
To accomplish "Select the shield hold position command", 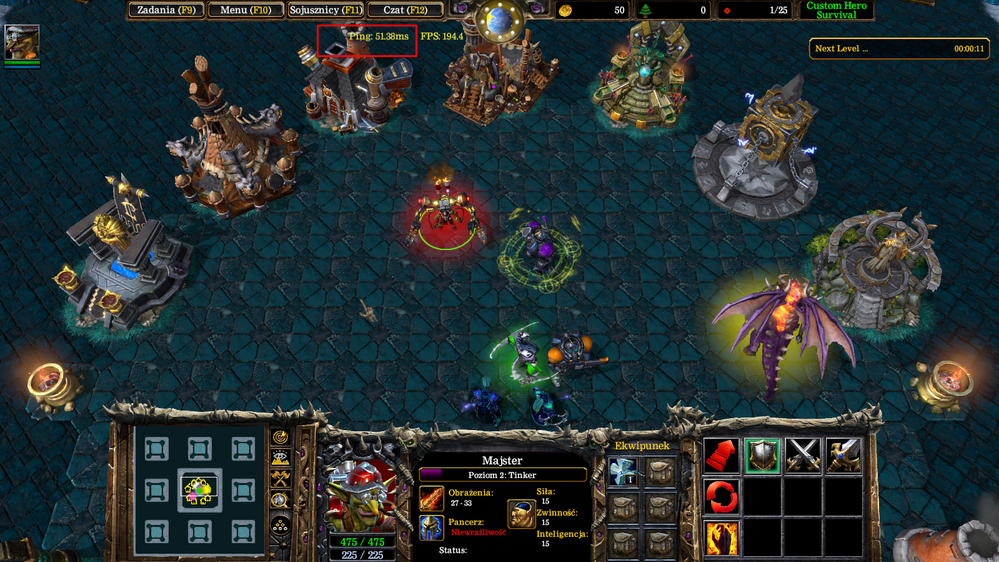I will 762,456.
